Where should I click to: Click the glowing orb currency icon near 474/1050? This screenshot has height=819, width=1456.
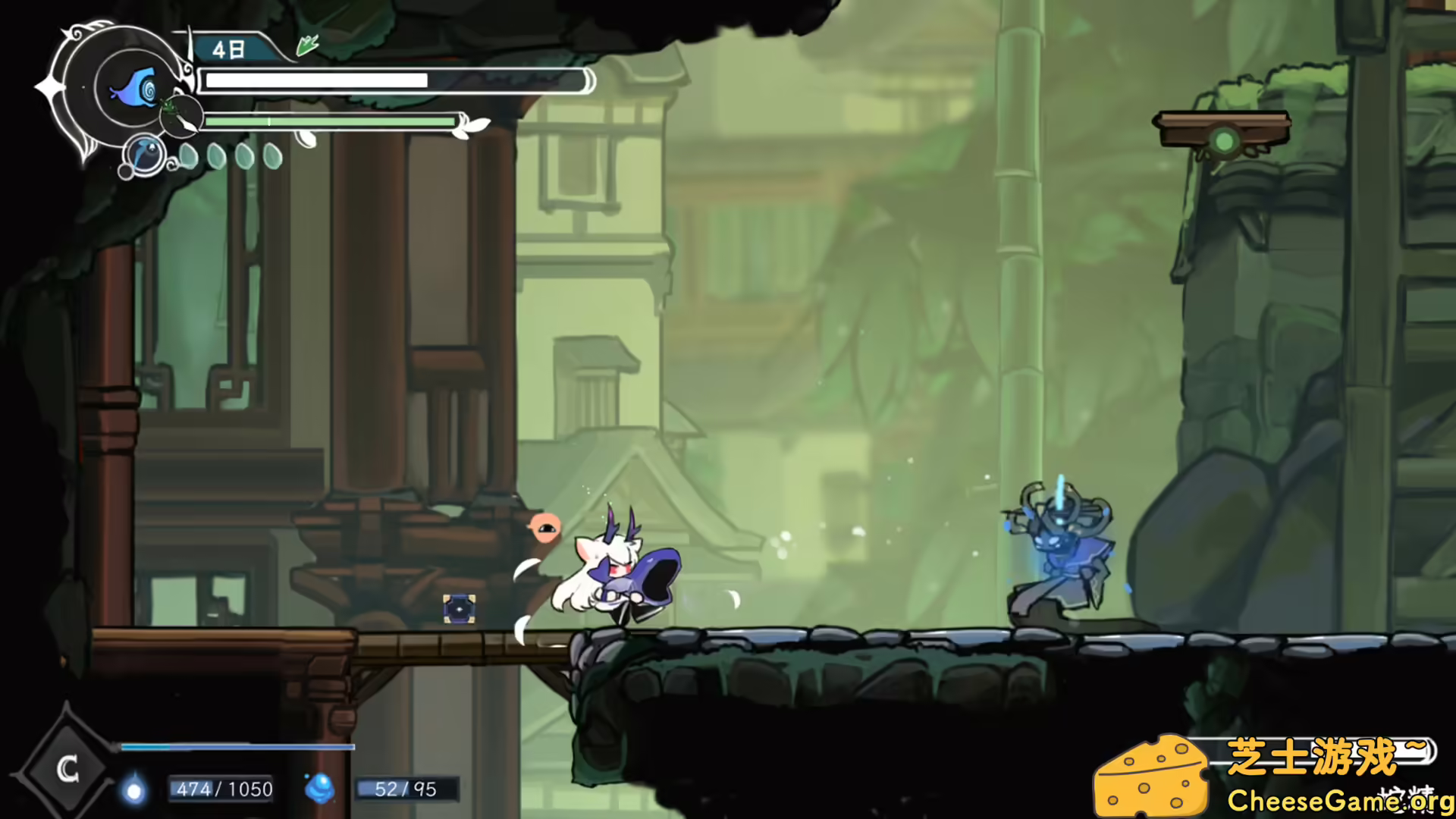pos(133,789)
